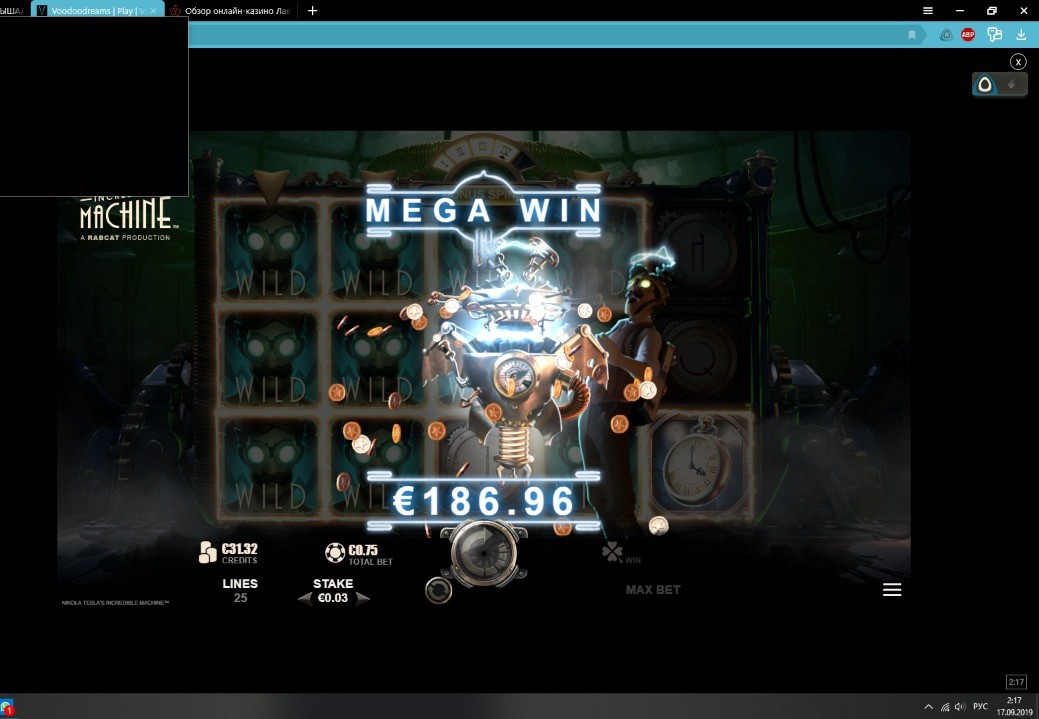Activate the small autoplay button
The height and width of the screenshot is (719, 1039).
coord(438,591)
